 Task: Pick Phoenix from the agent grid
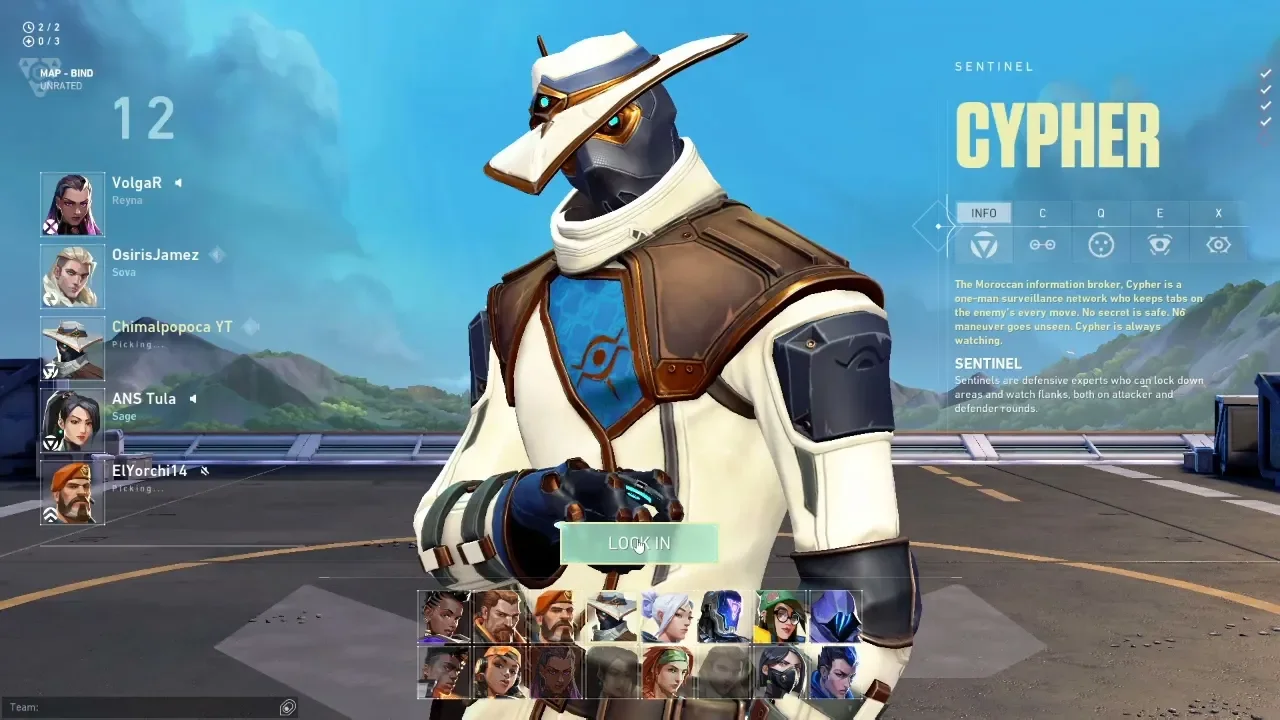coord(444,672)
